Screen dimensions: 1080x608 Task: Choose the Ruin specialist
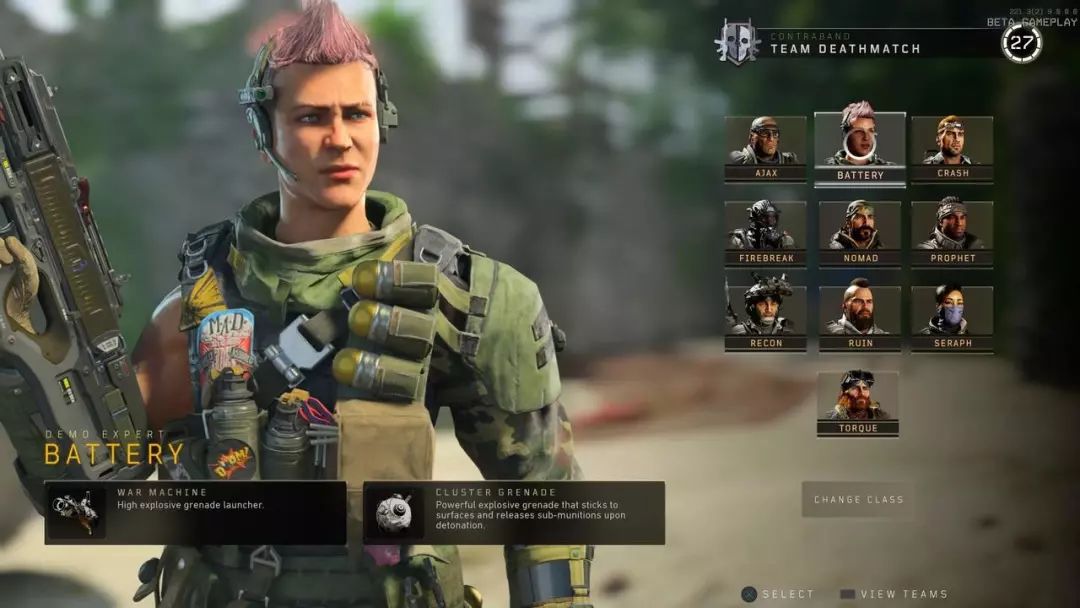[x=860, y=316]
